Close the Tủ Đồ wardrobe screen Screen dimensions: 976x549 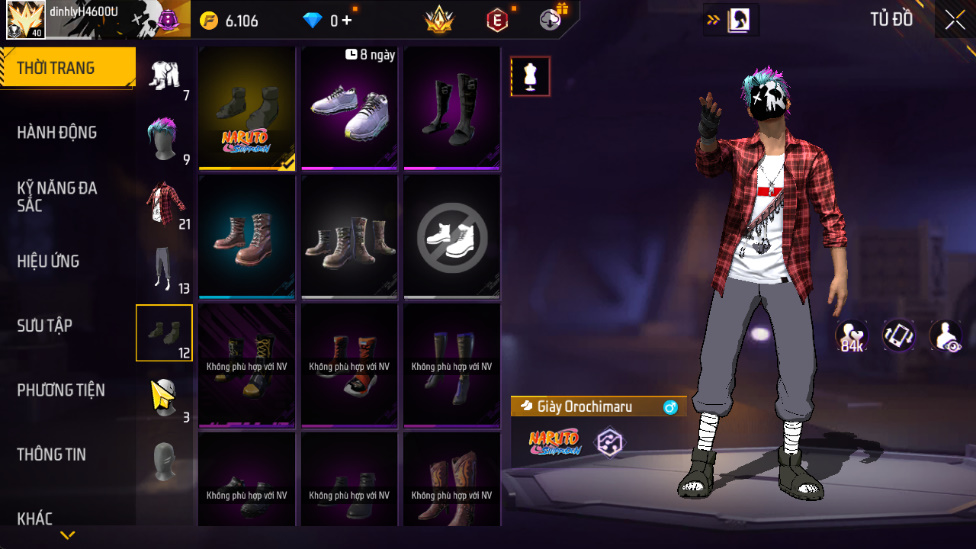click(954, 20)
